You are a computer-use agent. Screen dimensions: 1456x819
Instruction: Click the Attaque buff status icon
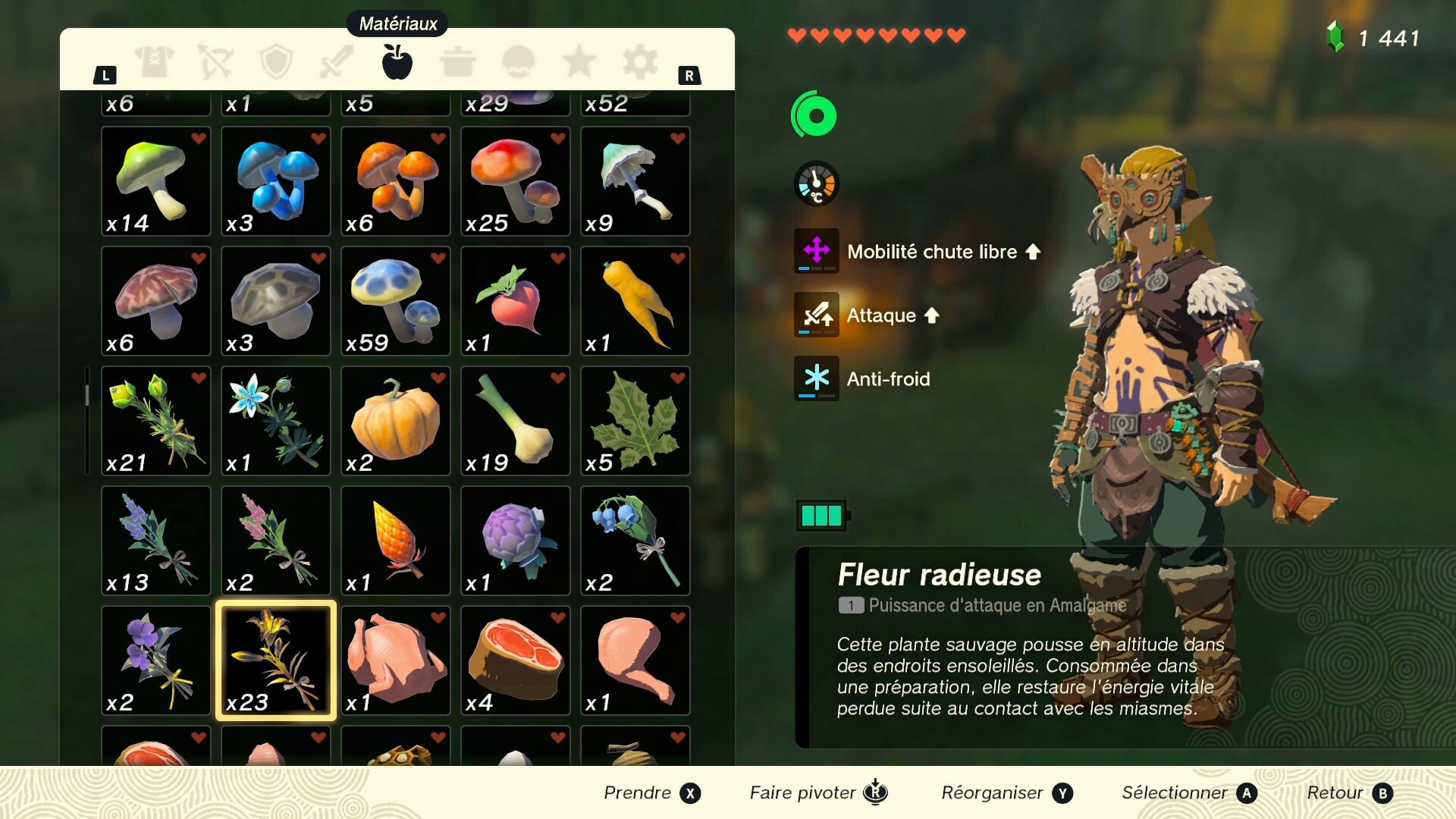[x=815, y=315]
